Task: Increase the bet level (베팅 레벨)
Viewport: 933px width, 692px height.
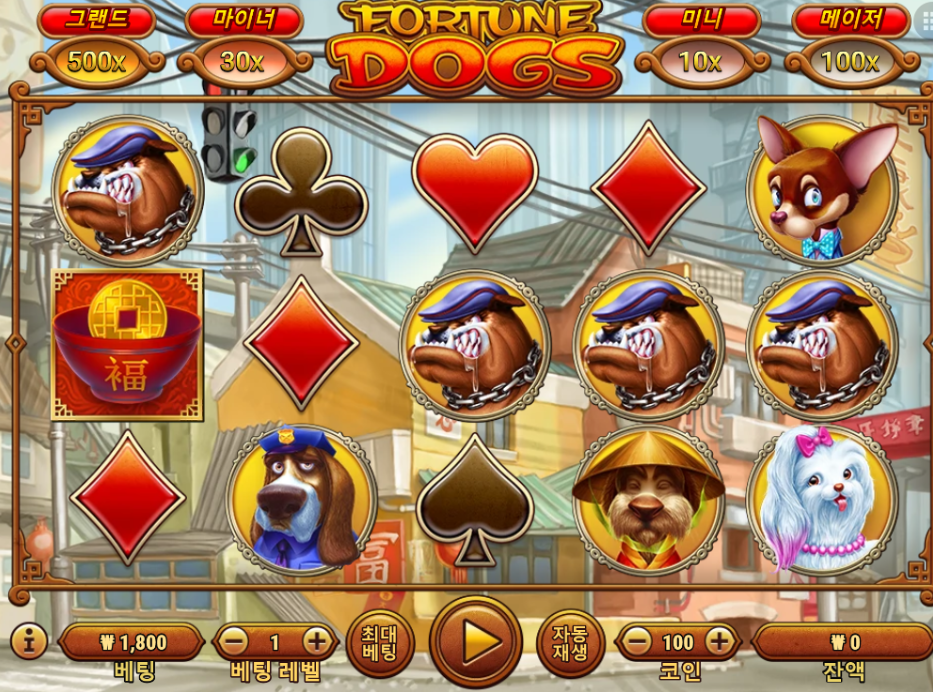Action: pyautogui.click(x=316, y=641)
